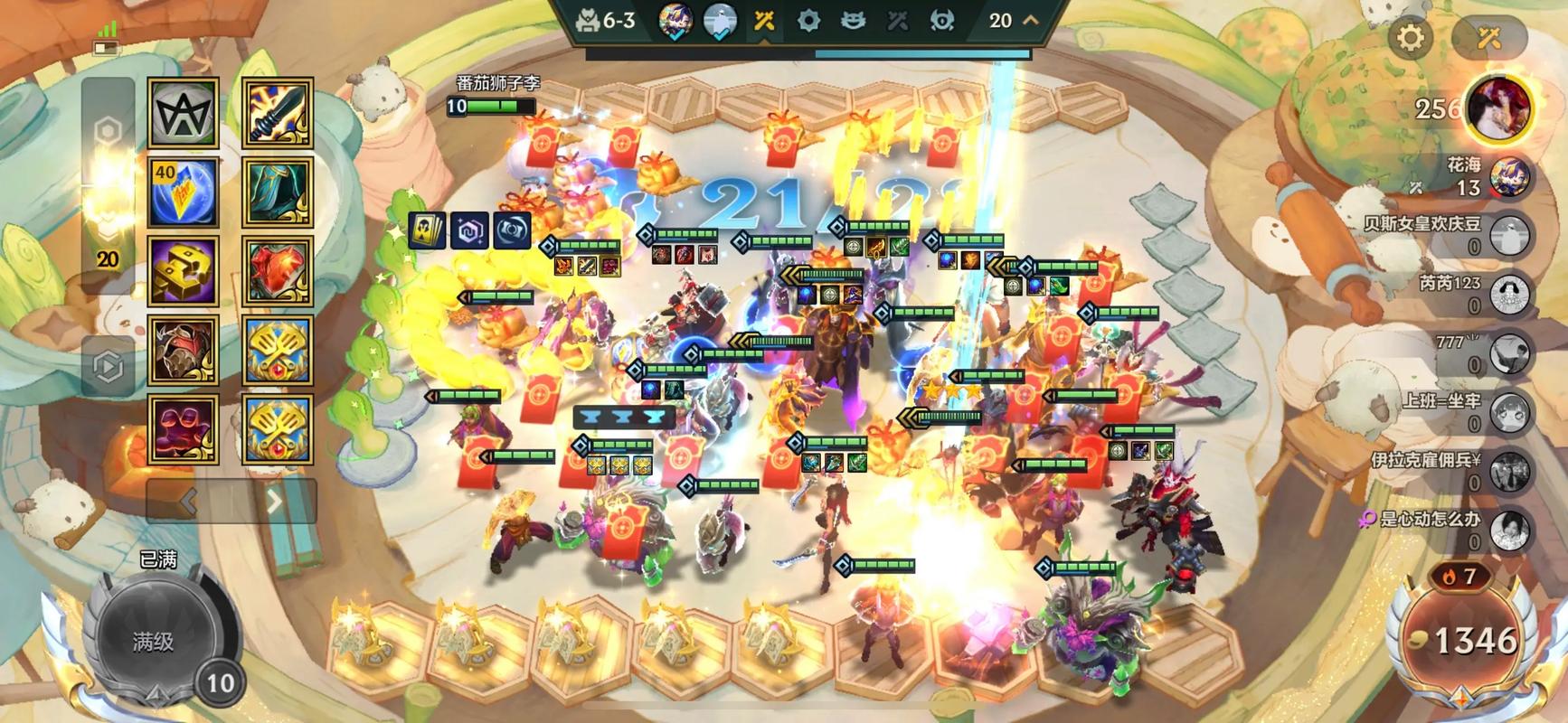This screenshot has height=723, width=1568.
Task: Choose the purple glove item slot
Action: click(184, 429)
